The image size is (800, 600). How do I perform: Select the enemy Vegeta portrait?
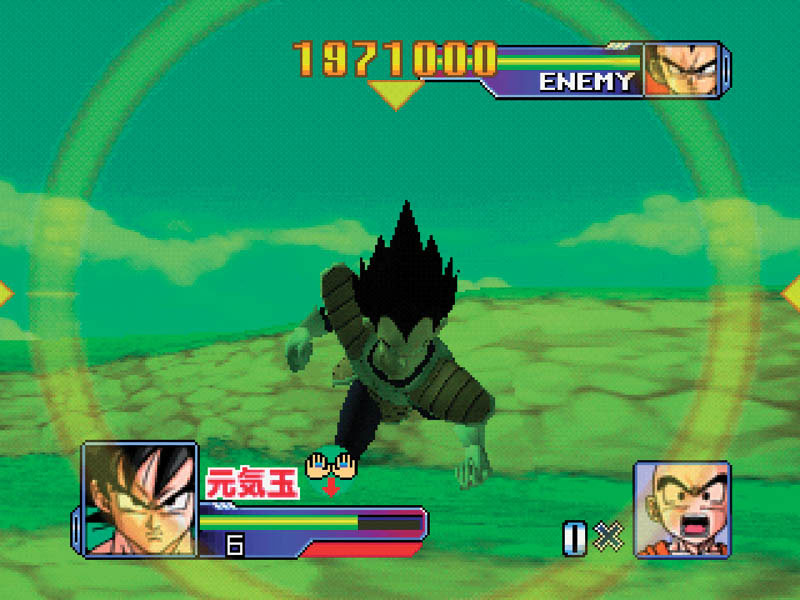click(685, 69)
